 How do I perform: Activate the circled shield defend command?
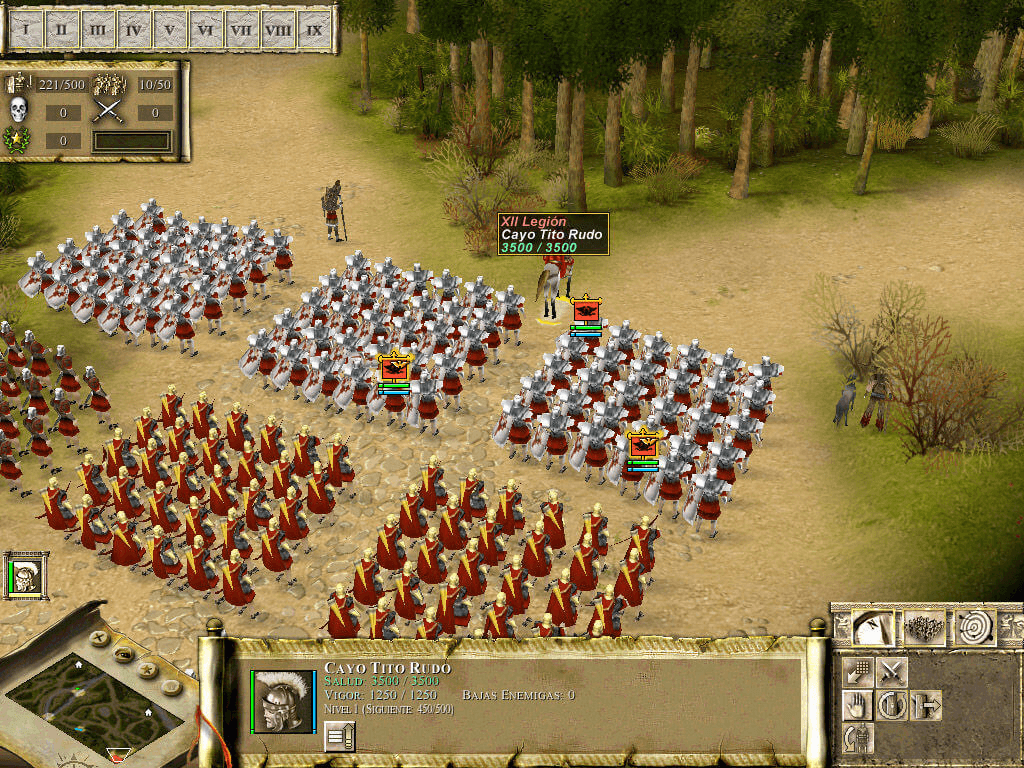point(892,706)
